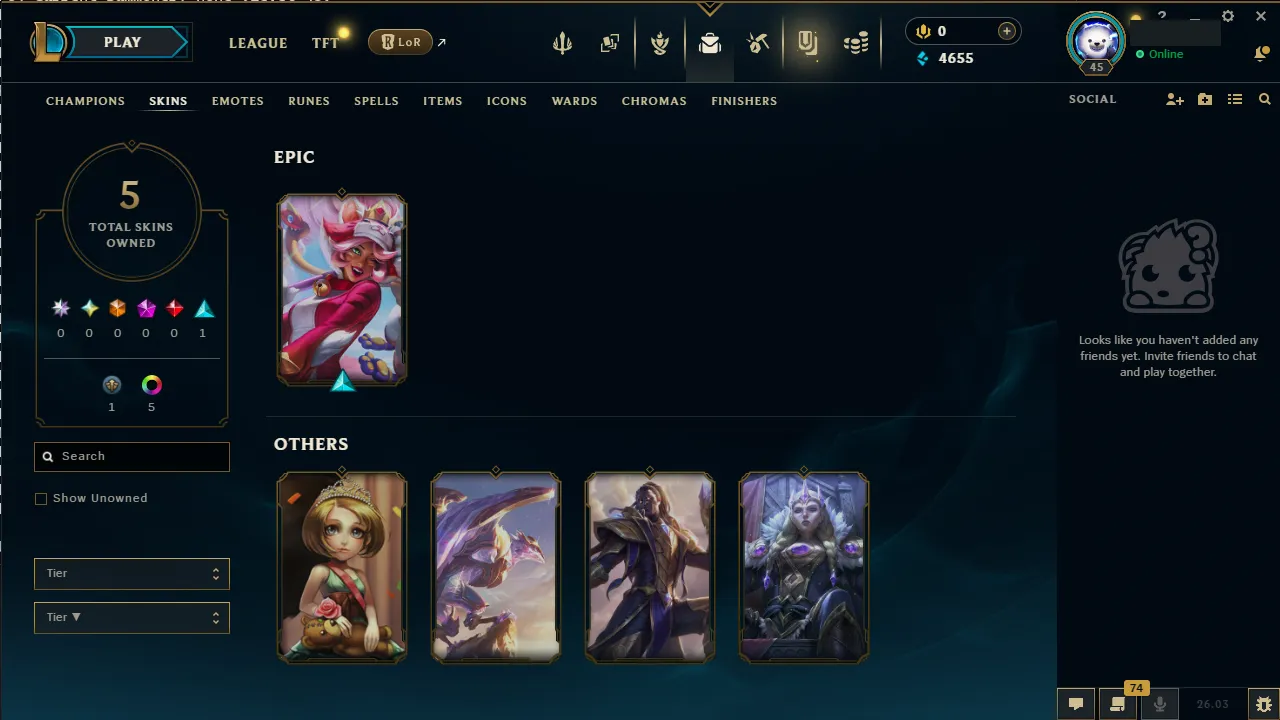The image size is (1280, 720).
Task: Open your Collection cards icon
Action: (610, 43)
